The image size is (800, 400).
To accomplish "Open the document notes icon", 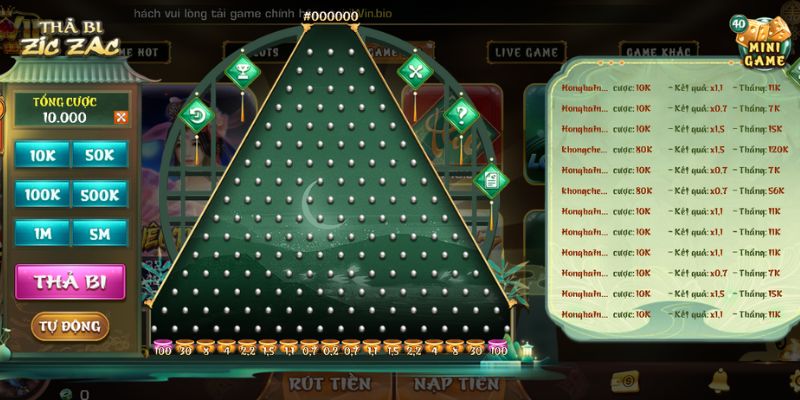I will [x=492, y=180].
